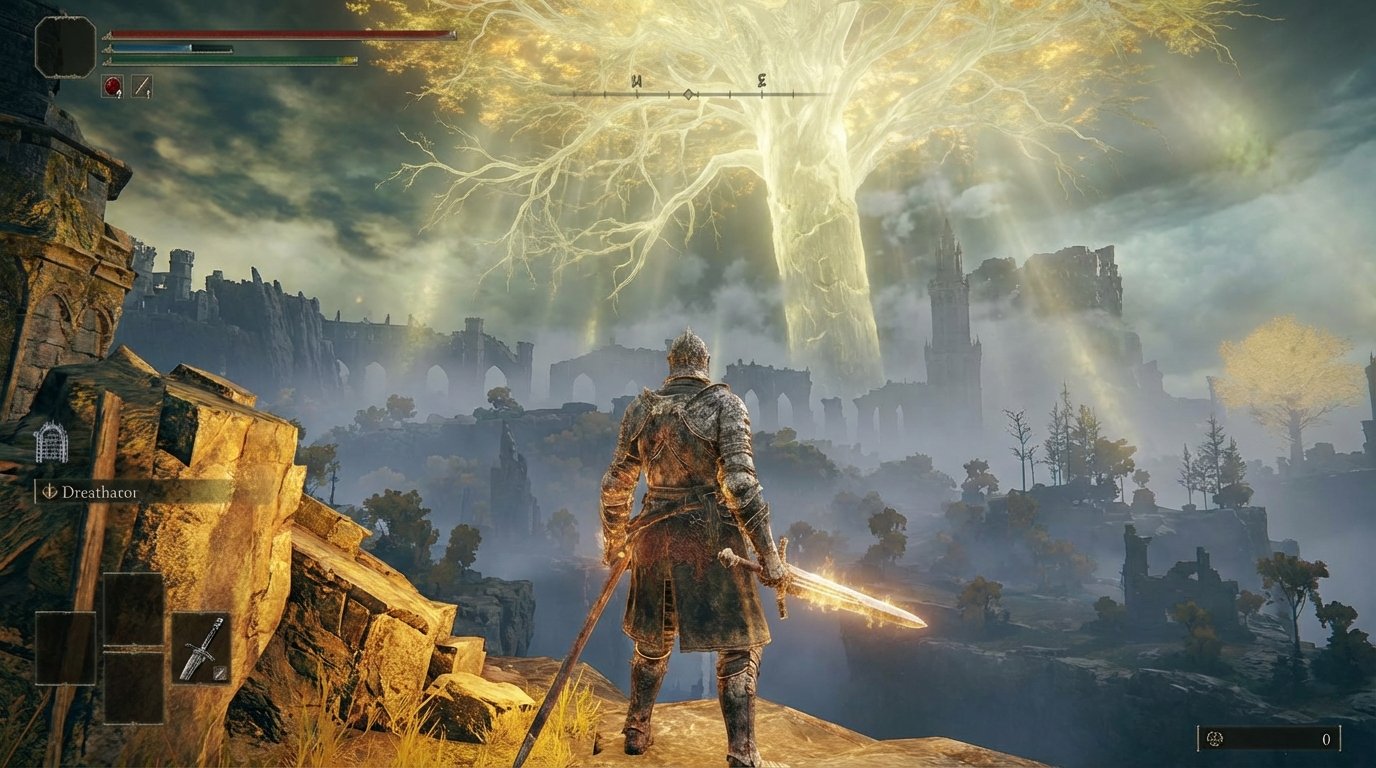
Task: Click the empty left-hand armament slot
Action: click(66, 648)
